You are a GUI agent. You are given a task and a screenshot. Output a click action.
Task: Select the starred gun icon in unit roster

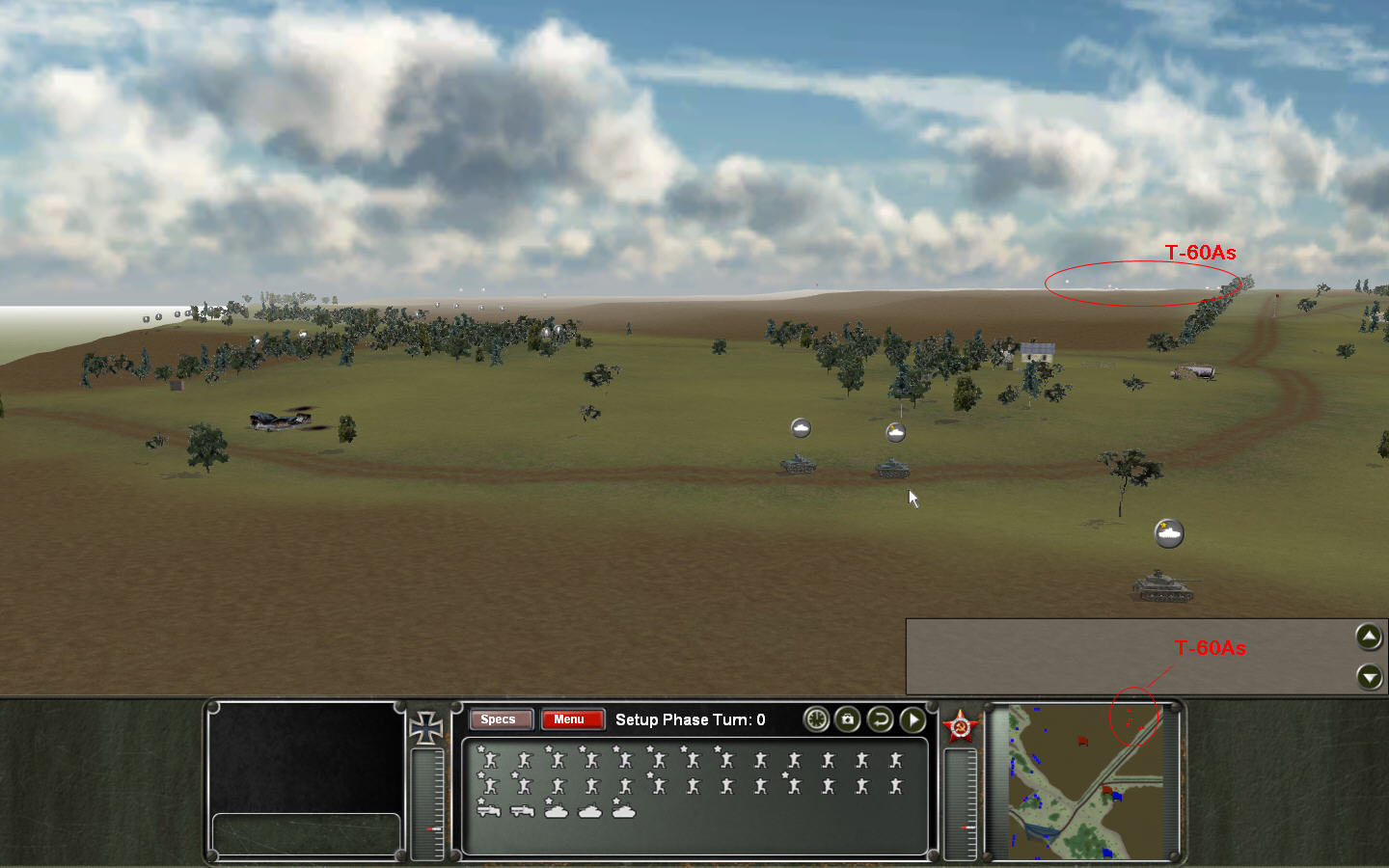coord(488,810)
